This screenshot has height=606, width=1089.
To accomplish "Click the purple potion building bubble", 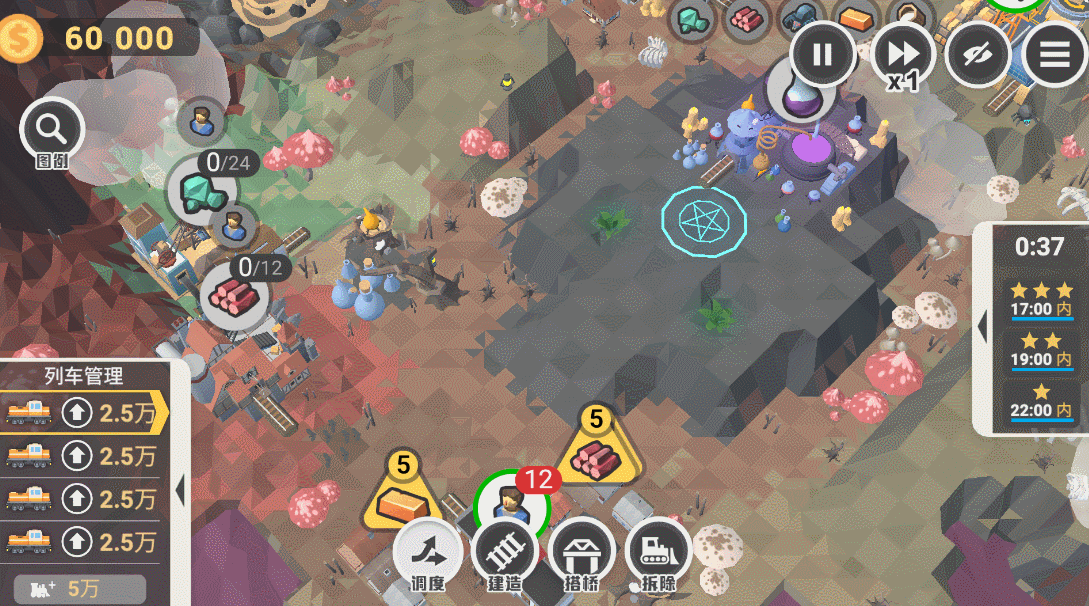I will 800,92.
